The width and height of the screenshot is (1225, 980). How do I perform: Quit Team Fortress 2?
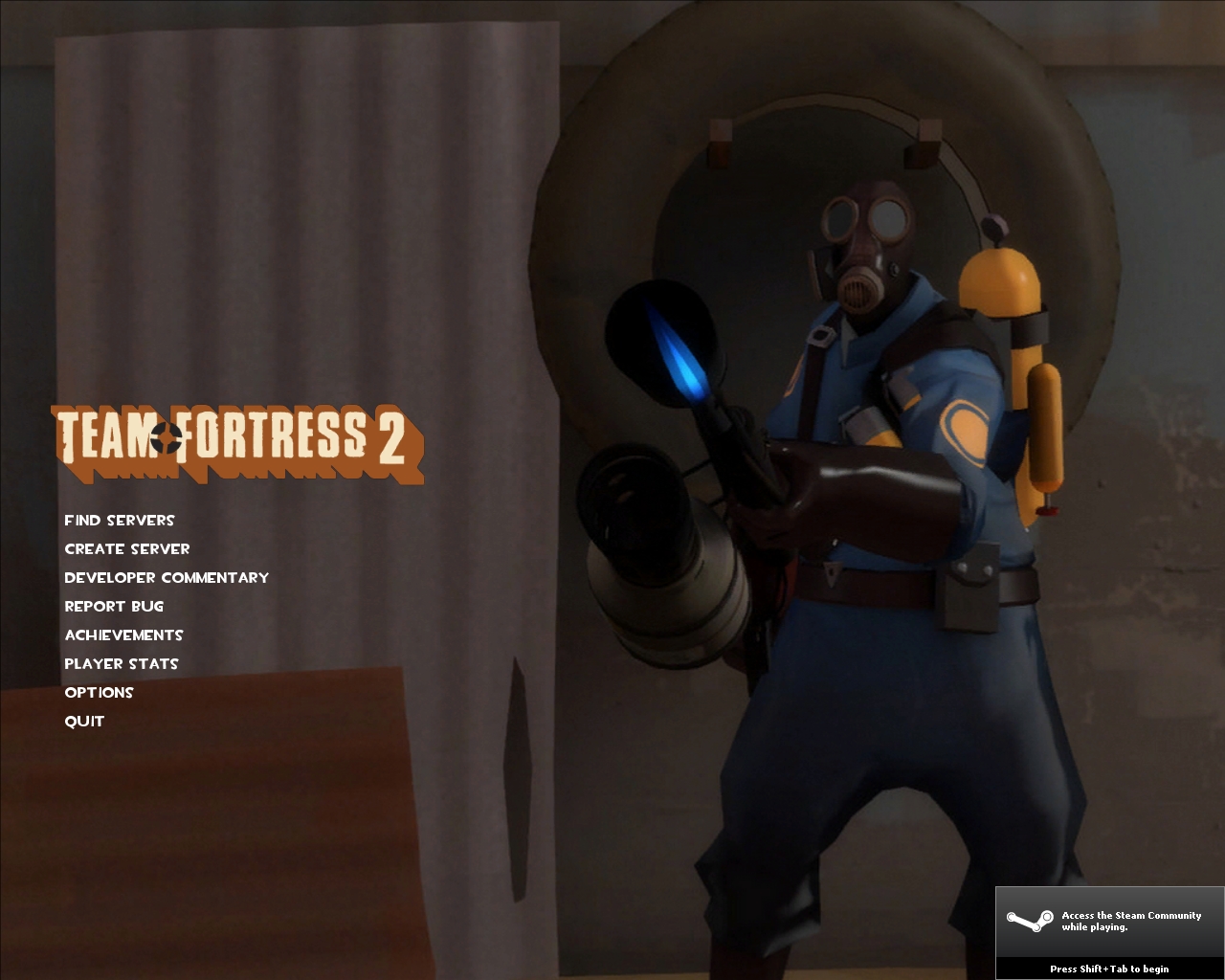tap(83, 721)
